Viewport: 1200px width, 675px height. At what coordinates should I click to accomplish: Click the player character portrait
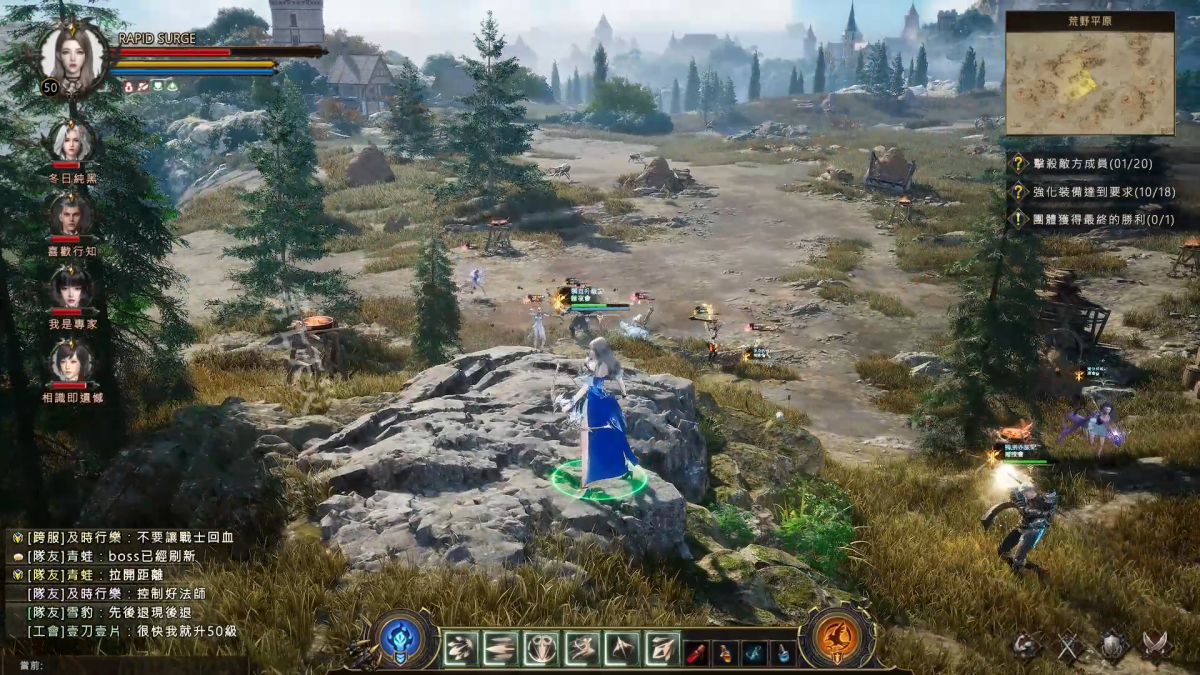pos(72,54)
